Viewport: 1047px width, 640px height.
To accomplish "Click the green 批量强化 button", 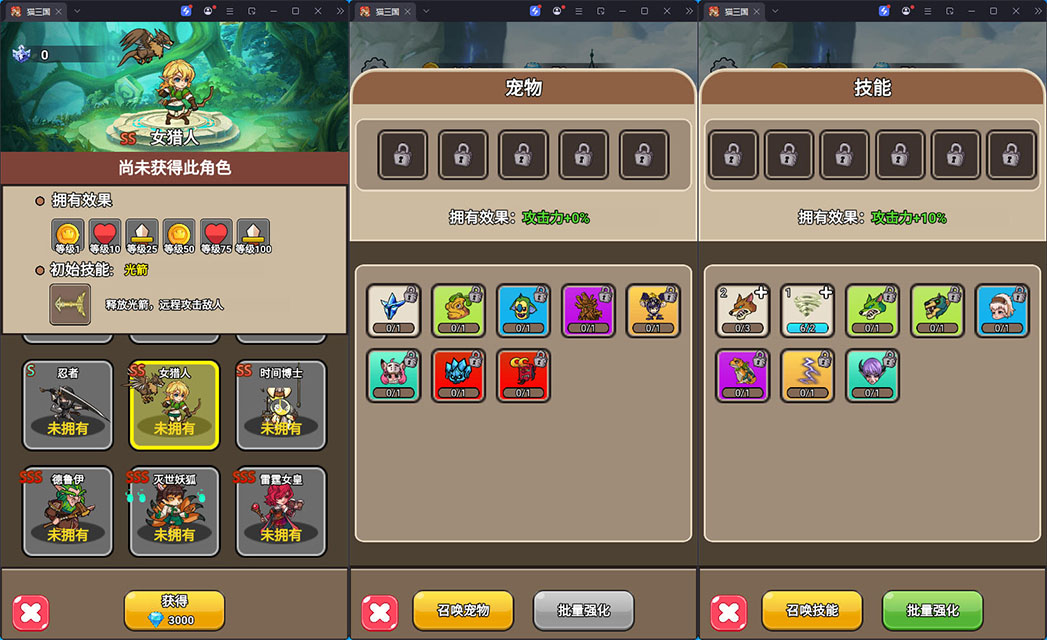I will pos(932,610).
